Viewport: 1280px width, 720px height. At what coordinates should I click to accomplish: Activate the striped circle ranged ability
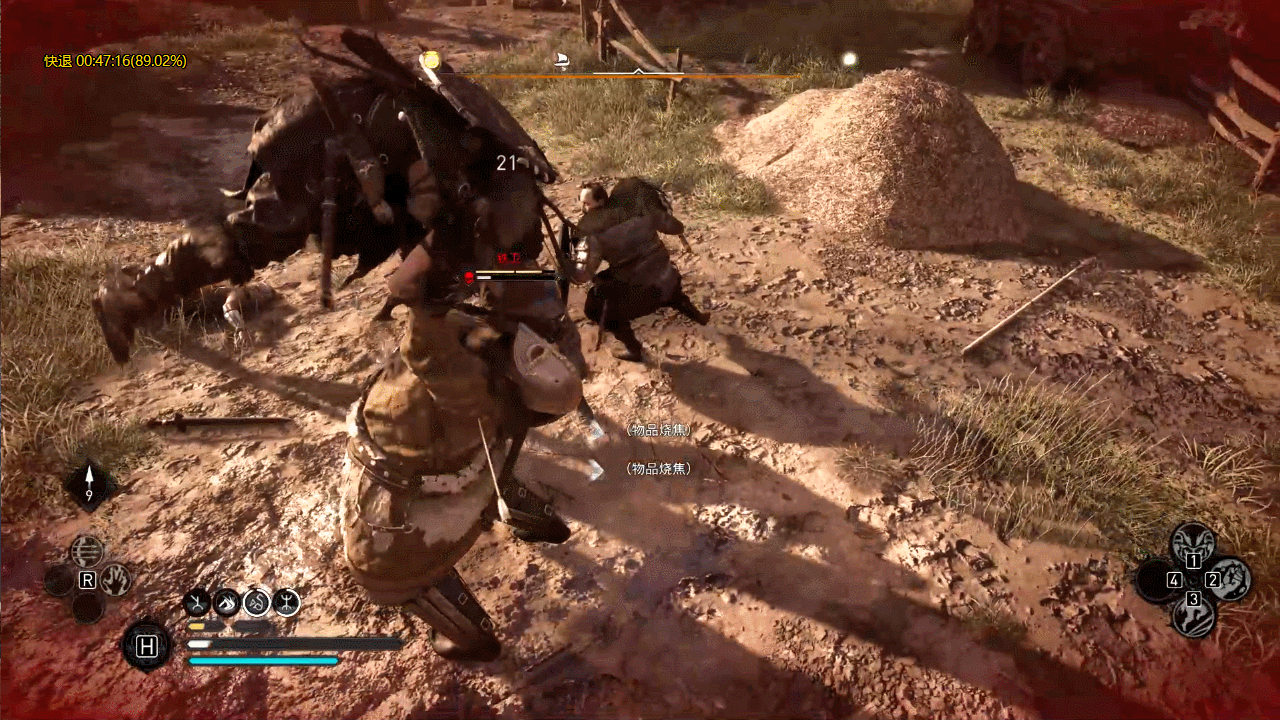pos(87,550)
